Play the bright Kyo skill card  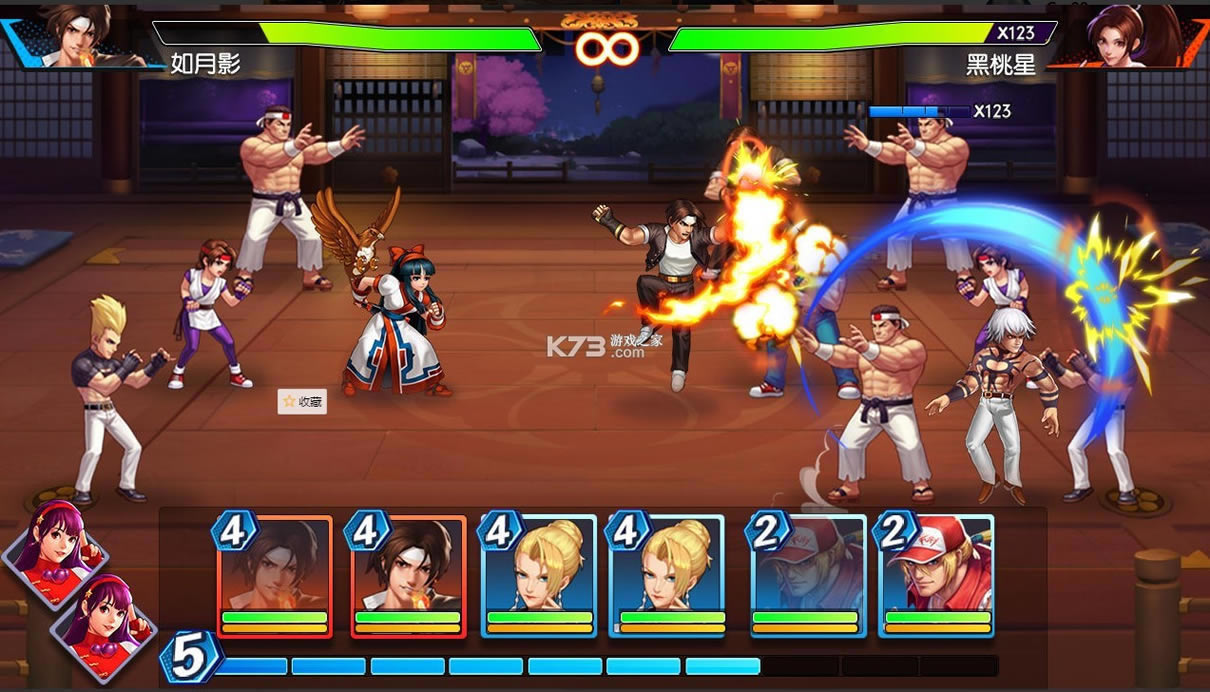click(408, 575)
